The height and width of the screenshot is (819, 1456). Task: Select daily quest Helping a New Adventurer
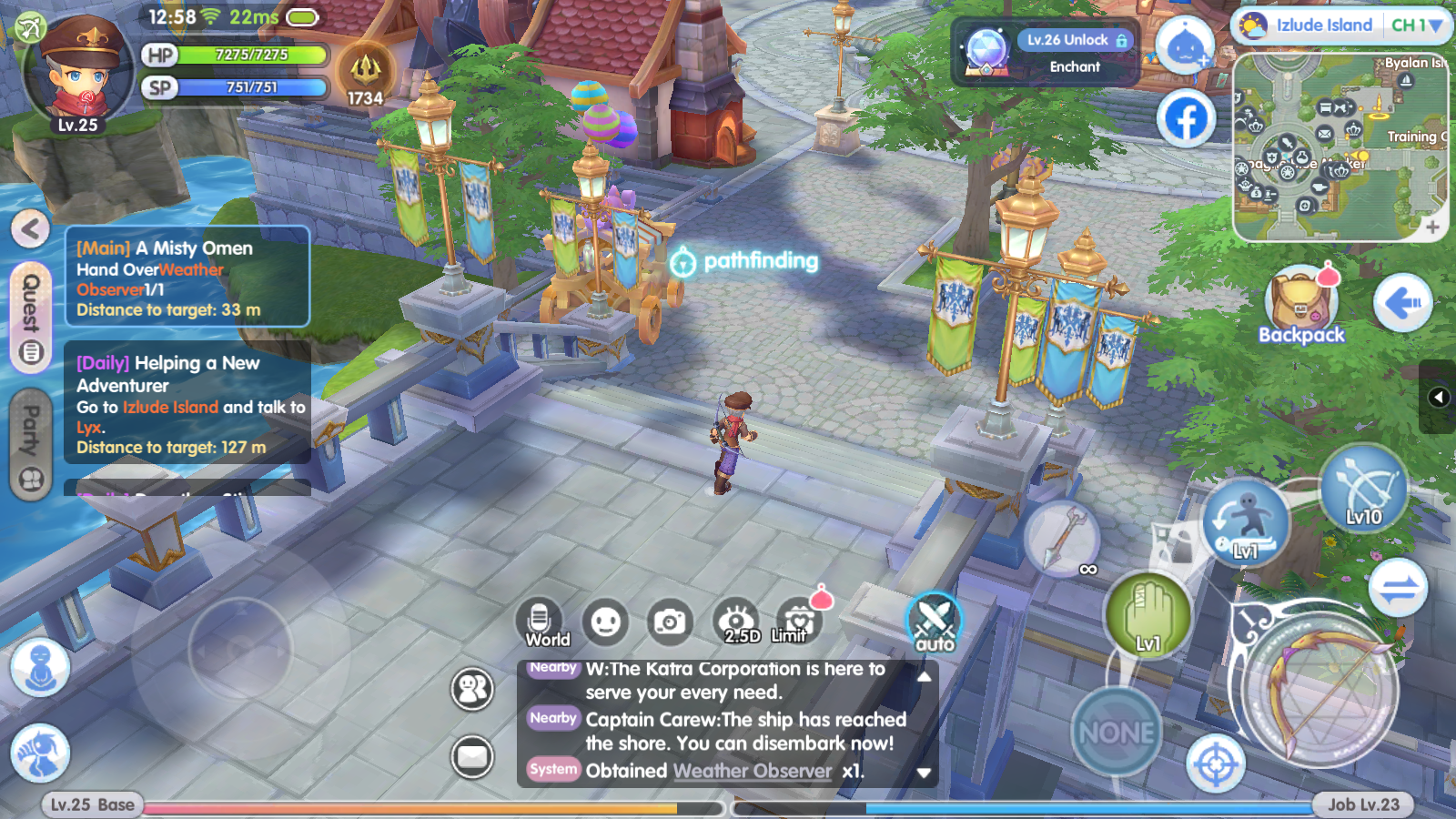click(x=187, y=403)
